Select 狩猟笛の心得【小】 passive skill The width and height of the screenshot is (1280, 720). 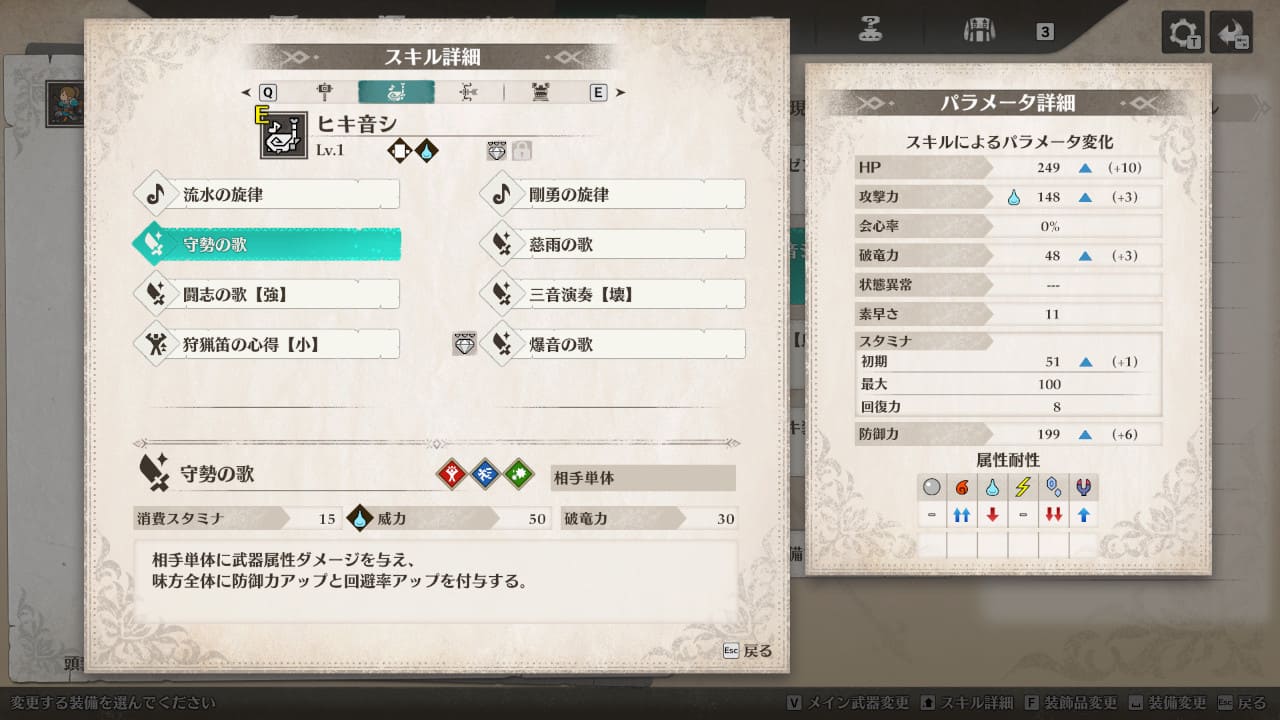266,345
